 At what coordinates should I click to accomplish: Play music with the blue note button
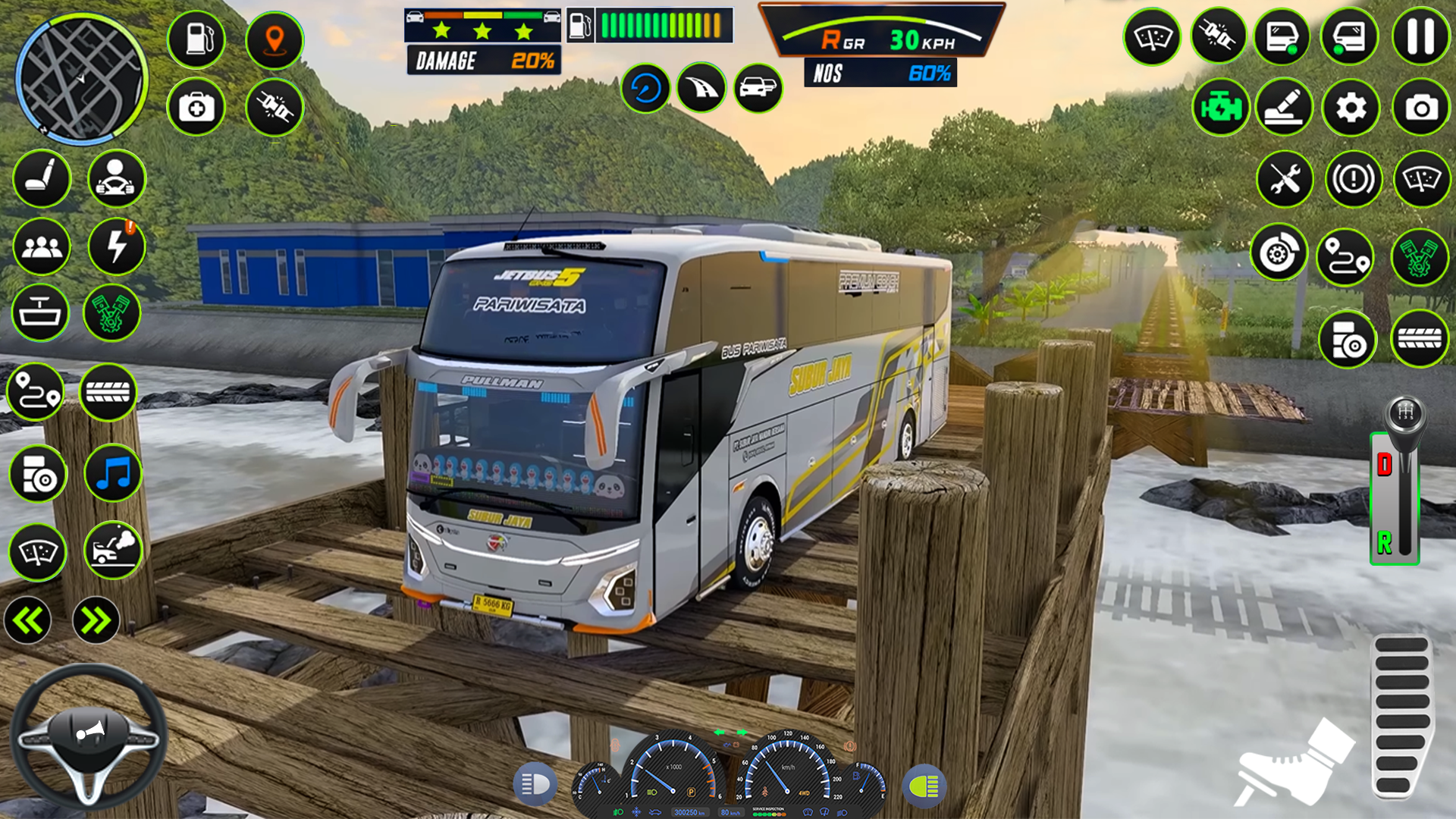(x=113, y=474)
